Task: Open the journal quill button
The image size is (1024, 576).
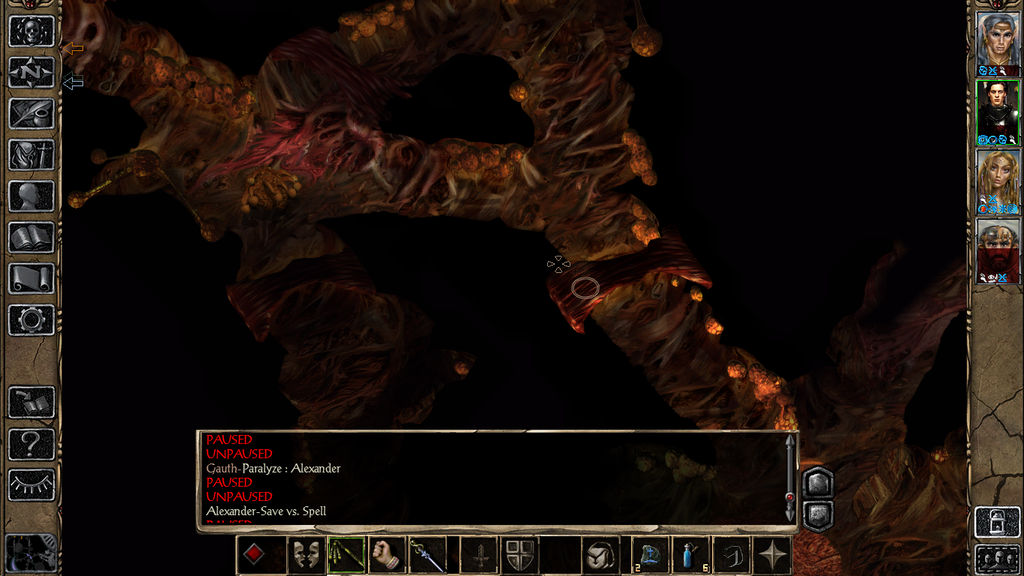Action: (31, 113)
